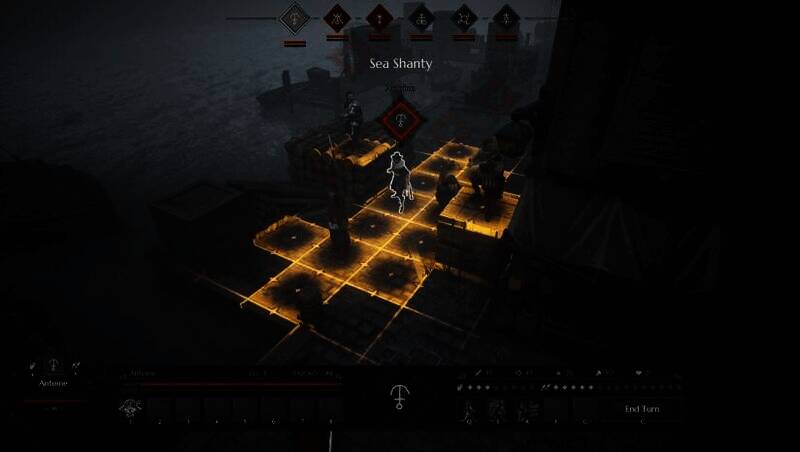The image size is (800, 452).
Task: Pick the last turn order diamond
Action: tap(507, 18)
